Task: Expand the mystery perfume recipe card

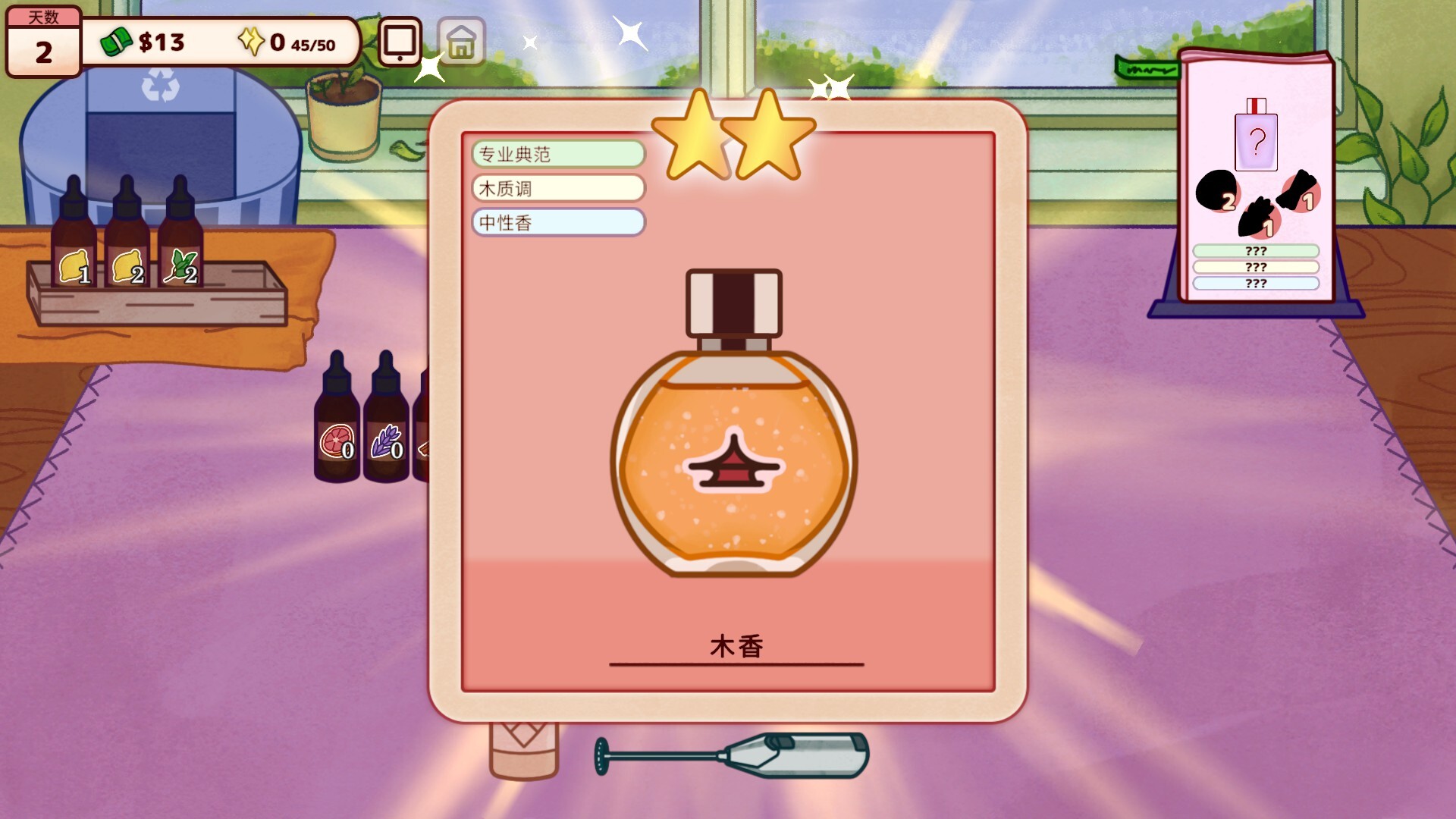Action: (x=1255, y=174)
